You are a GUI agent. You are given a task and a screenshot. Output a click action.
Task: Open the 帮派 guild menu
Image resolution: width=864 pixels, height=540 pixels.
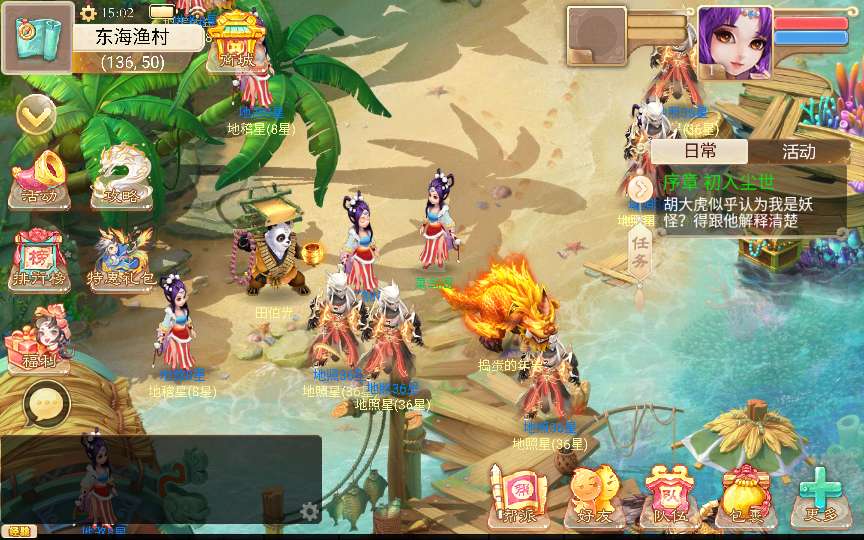[x=517, y=495]
